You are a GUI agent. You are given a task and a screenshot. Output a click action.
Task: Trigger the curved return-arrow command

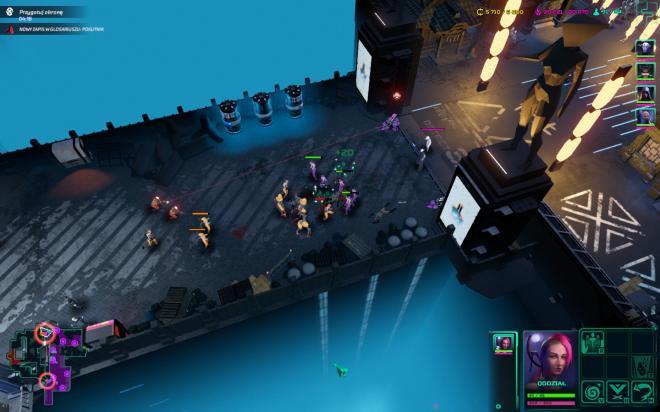(643, 392)
